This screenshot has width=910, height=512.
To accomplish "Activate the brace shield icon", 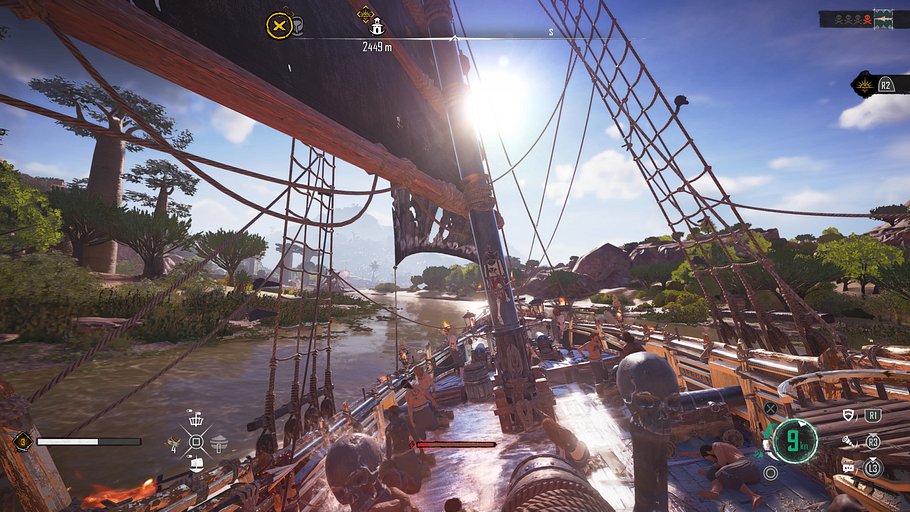I will point(849,415).
